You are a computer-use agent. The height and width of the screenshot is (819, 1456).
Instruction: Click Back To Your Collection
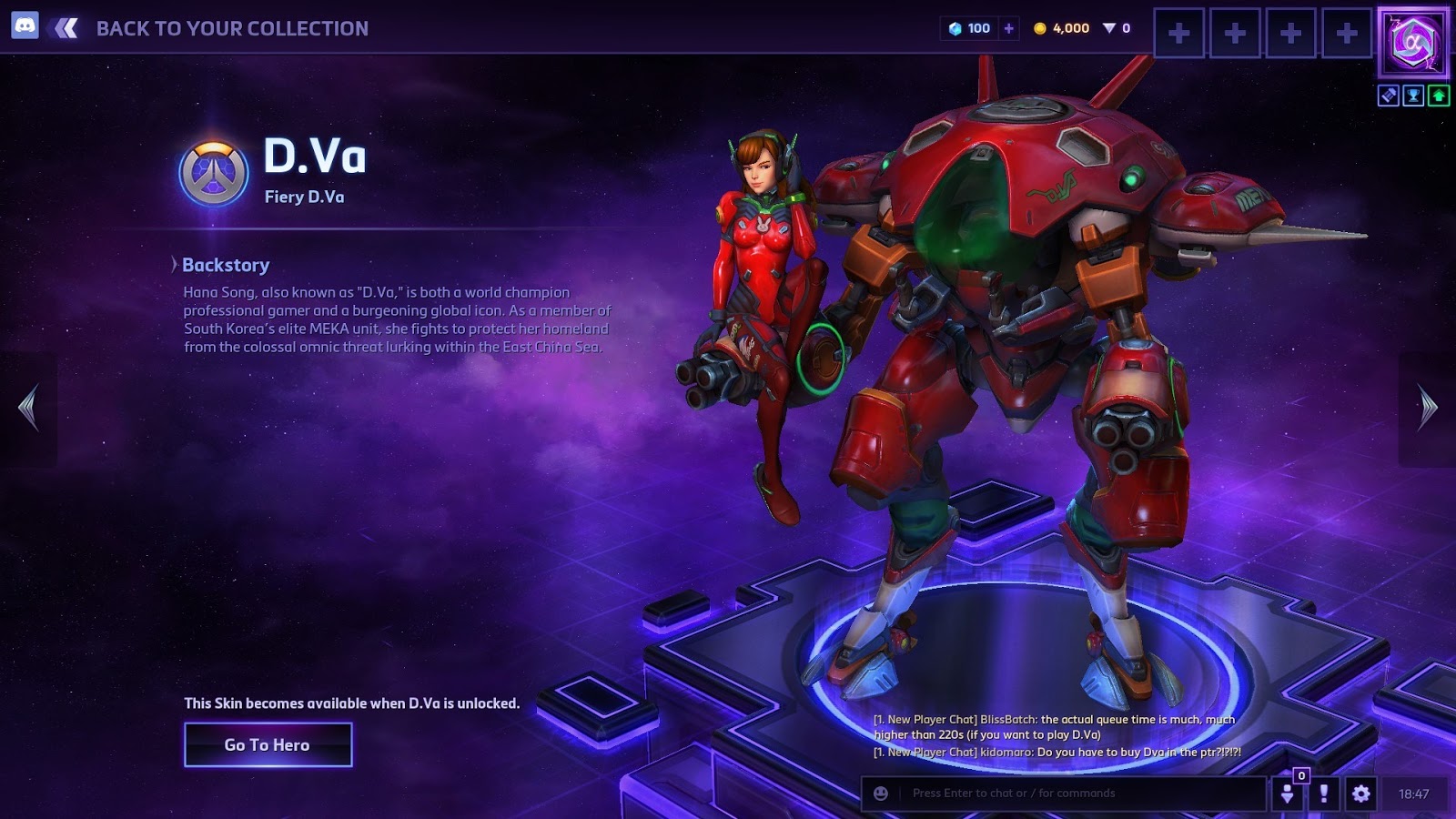coord(232,28)
